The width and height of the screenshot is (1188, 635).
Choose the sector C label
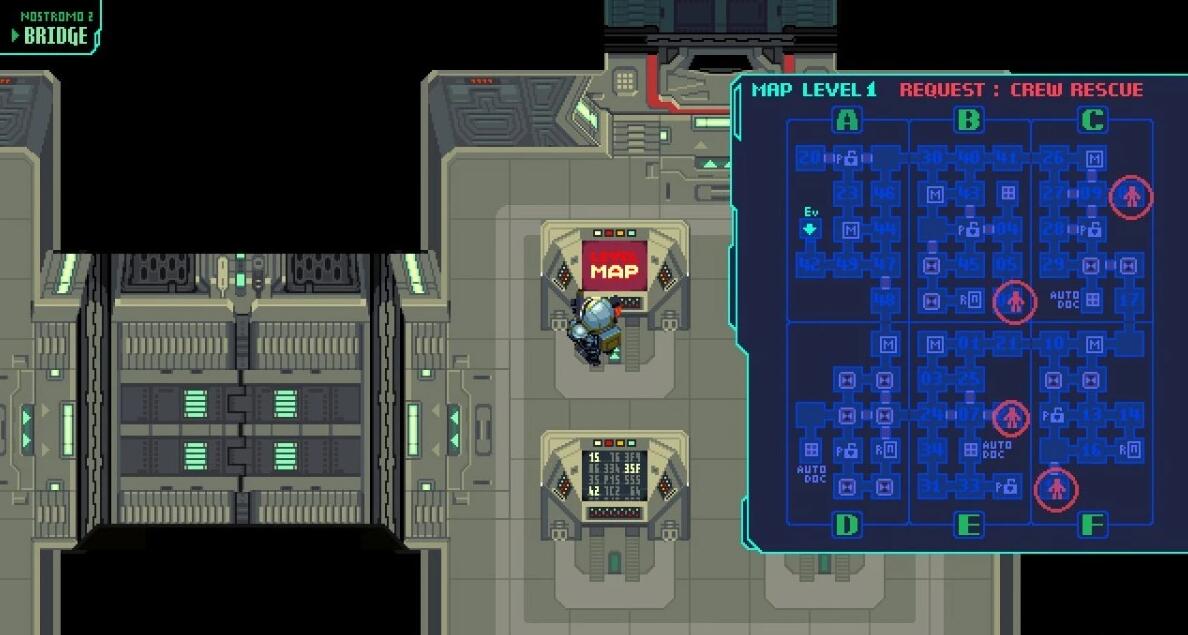(1092, 121)
